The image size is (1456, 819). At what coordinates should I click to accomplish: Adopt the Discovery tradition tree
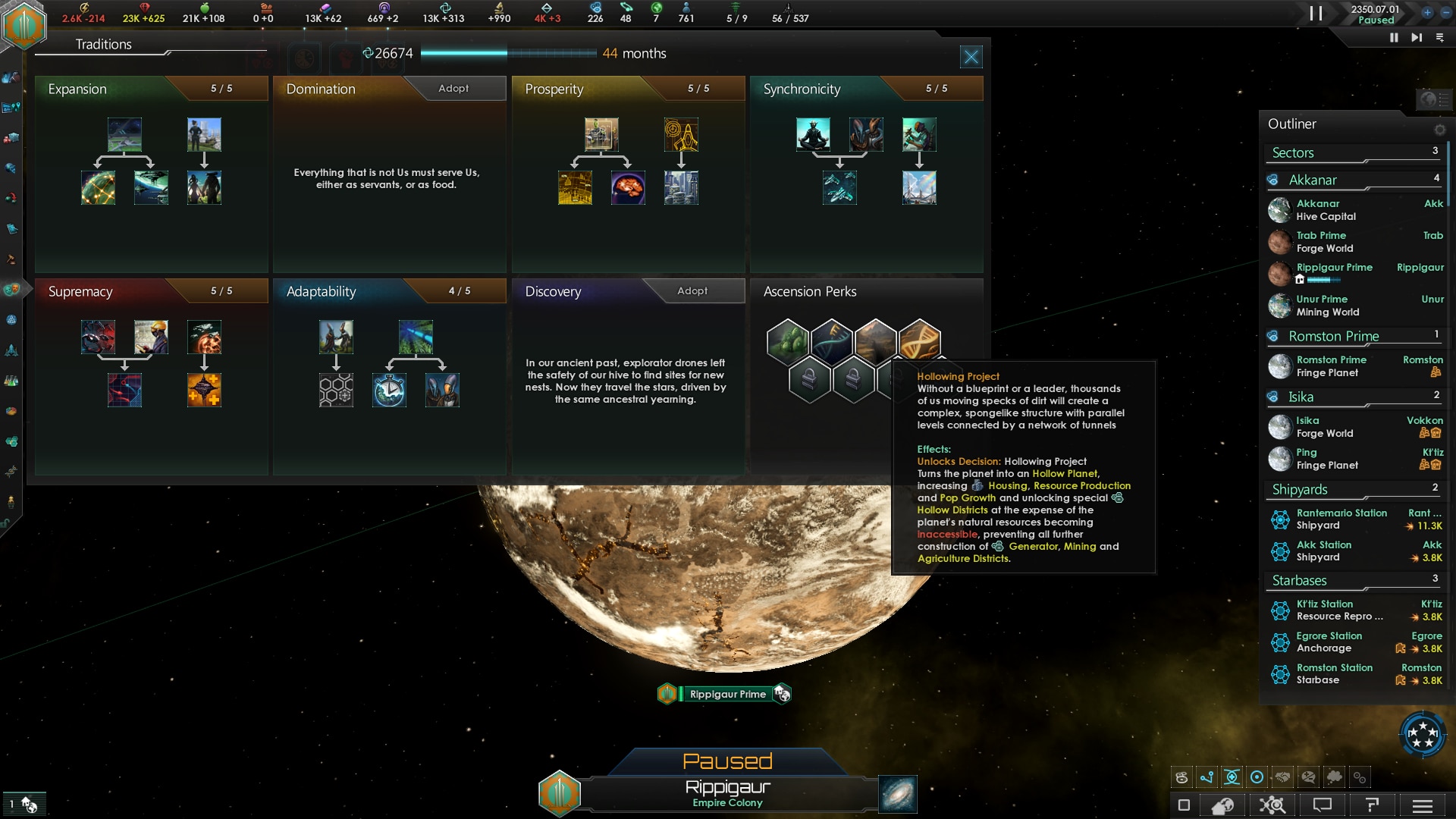coord(692,291)
